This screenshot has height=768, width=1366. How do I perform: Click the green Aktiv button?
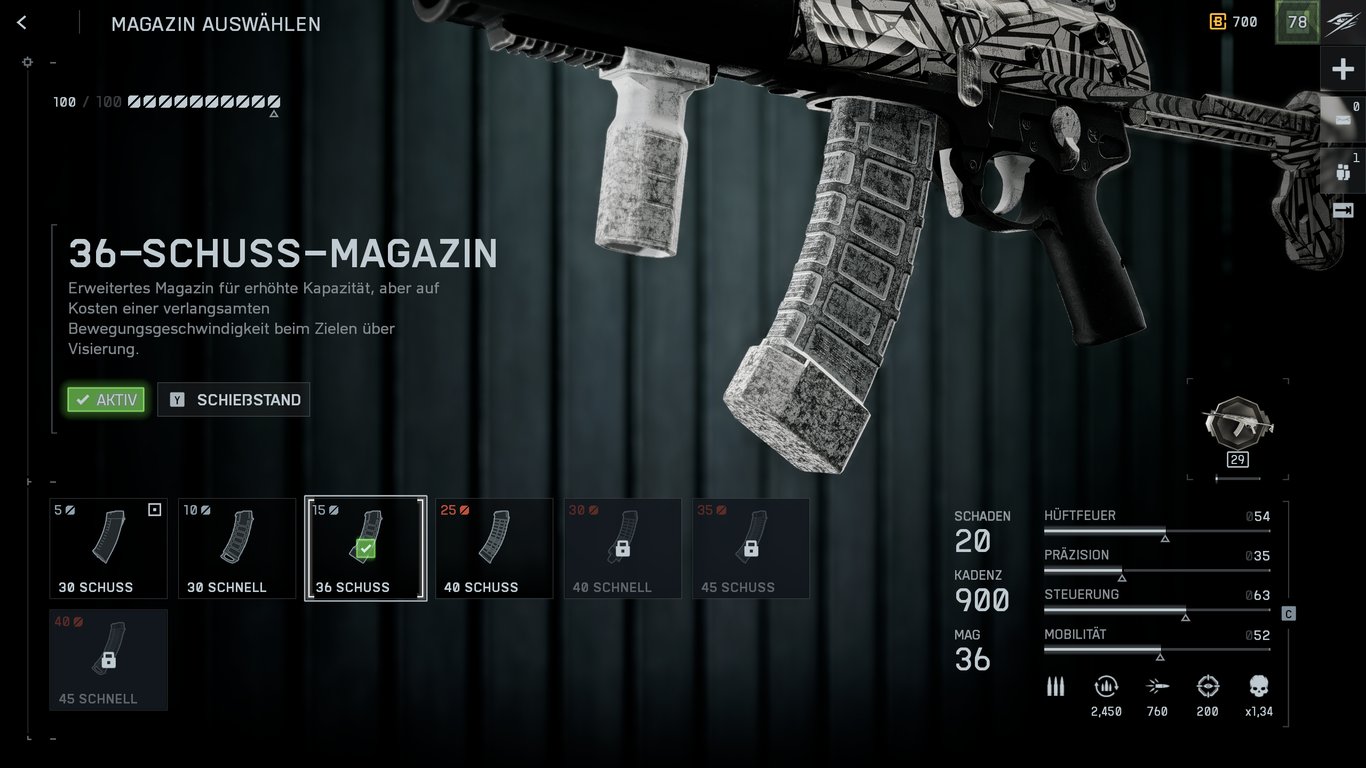tap(106, 400)
